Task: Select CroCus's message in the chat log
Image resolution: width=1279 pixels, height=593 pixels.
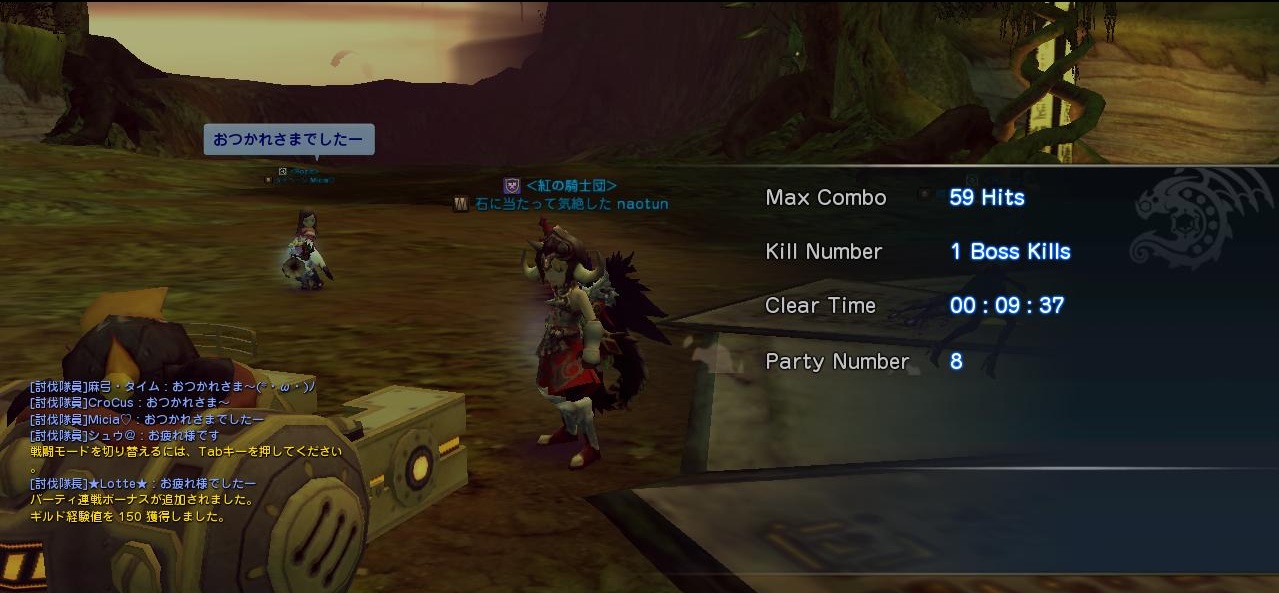Action: click(130, 403)
